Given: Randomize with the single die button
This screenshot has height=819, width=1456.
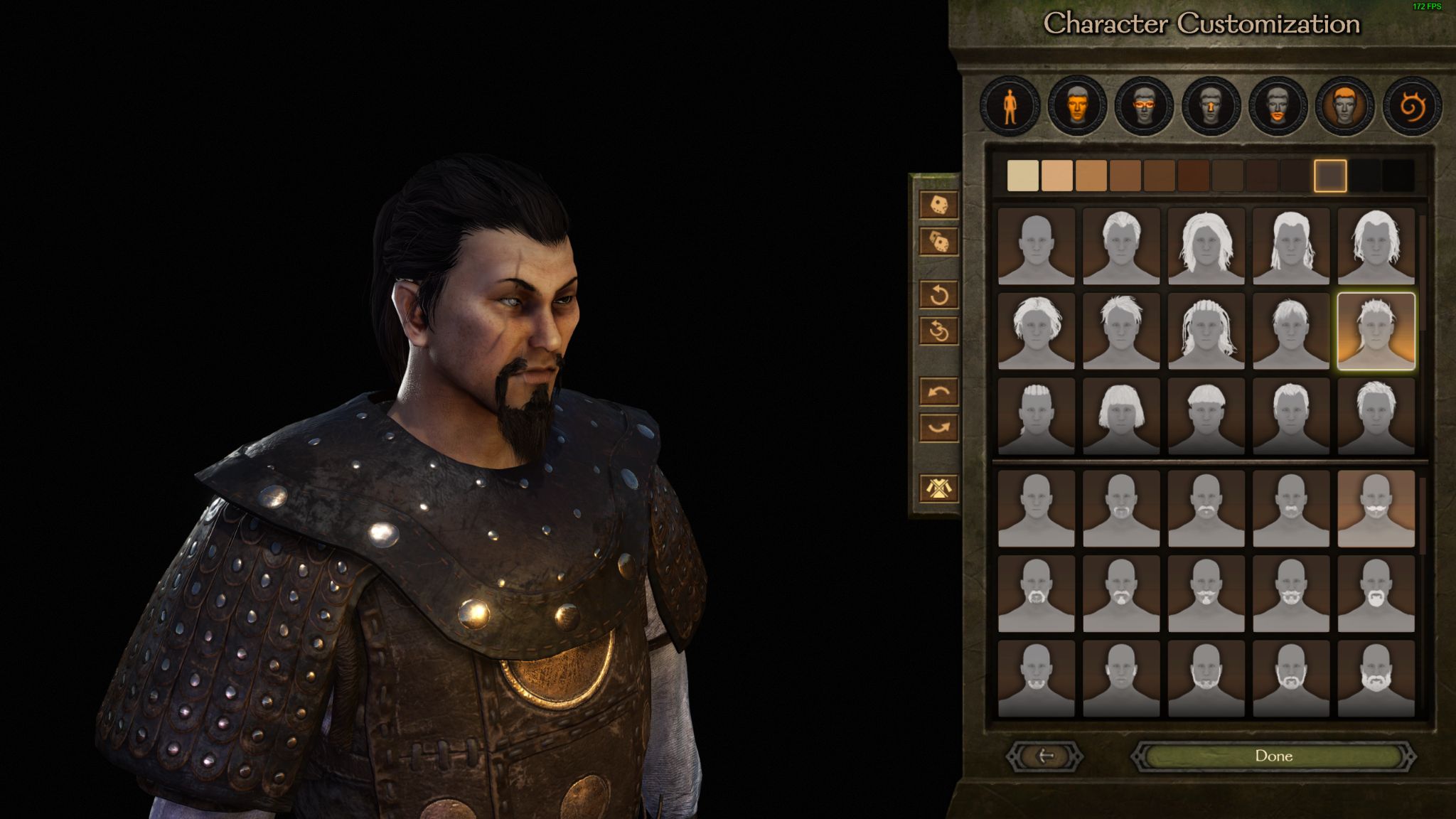Looking at the screenshot, I should click(938, 205).
